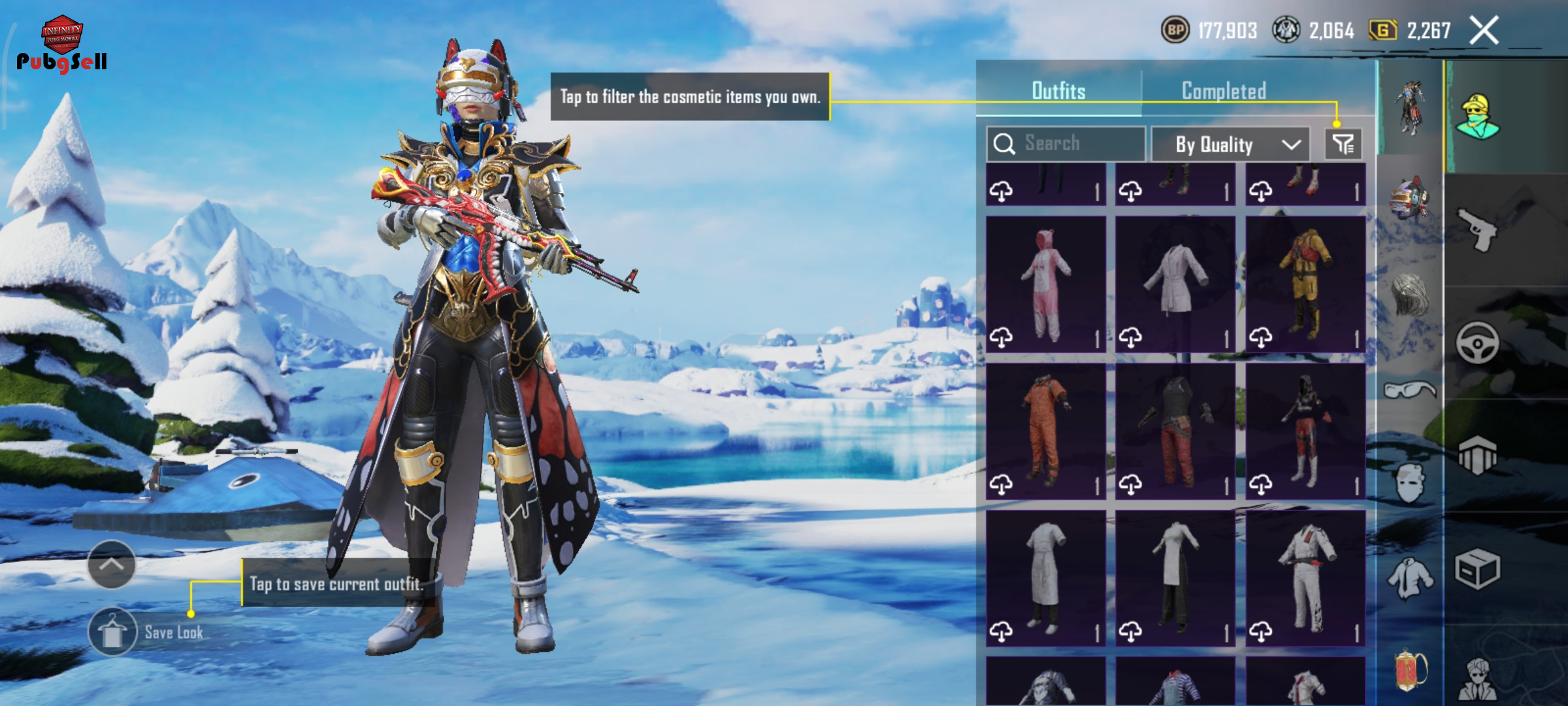This screenshot has height=706, width=1568.
Task: Open the face mask subcategory
Action: (x=1410, y=484)
